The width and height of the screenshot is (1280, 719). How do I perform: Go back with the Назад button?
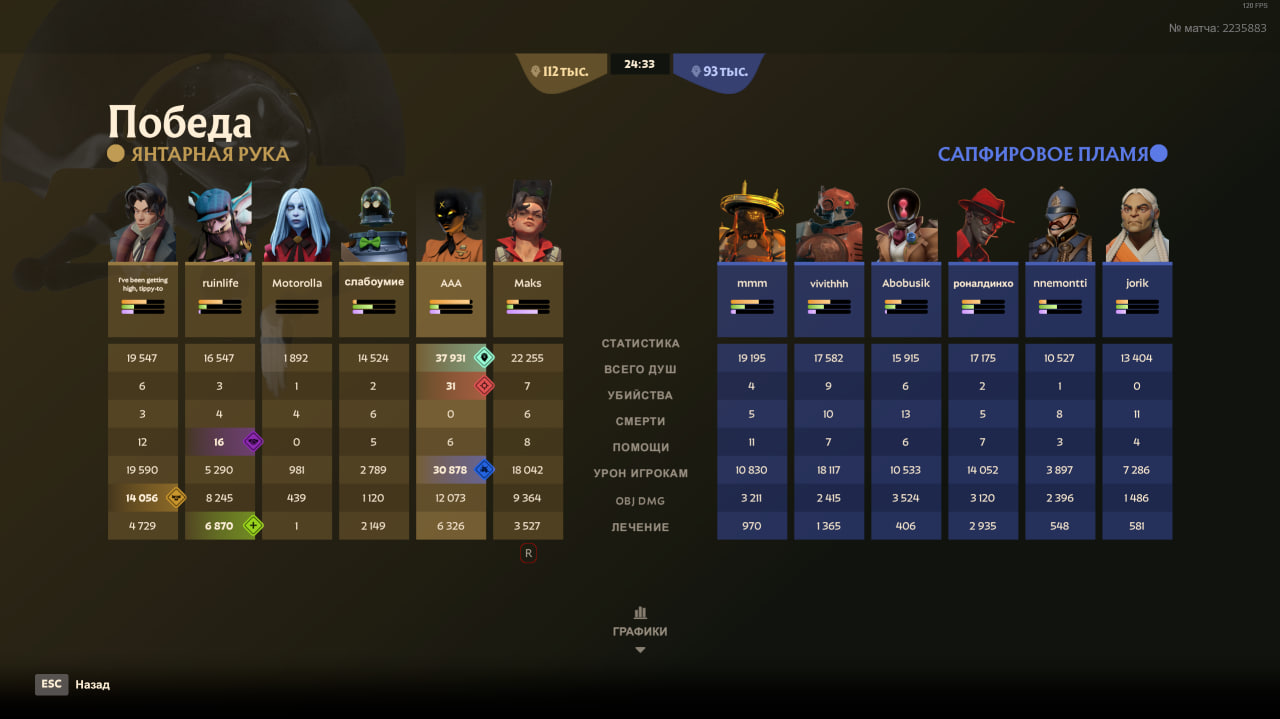click(73, 684)
